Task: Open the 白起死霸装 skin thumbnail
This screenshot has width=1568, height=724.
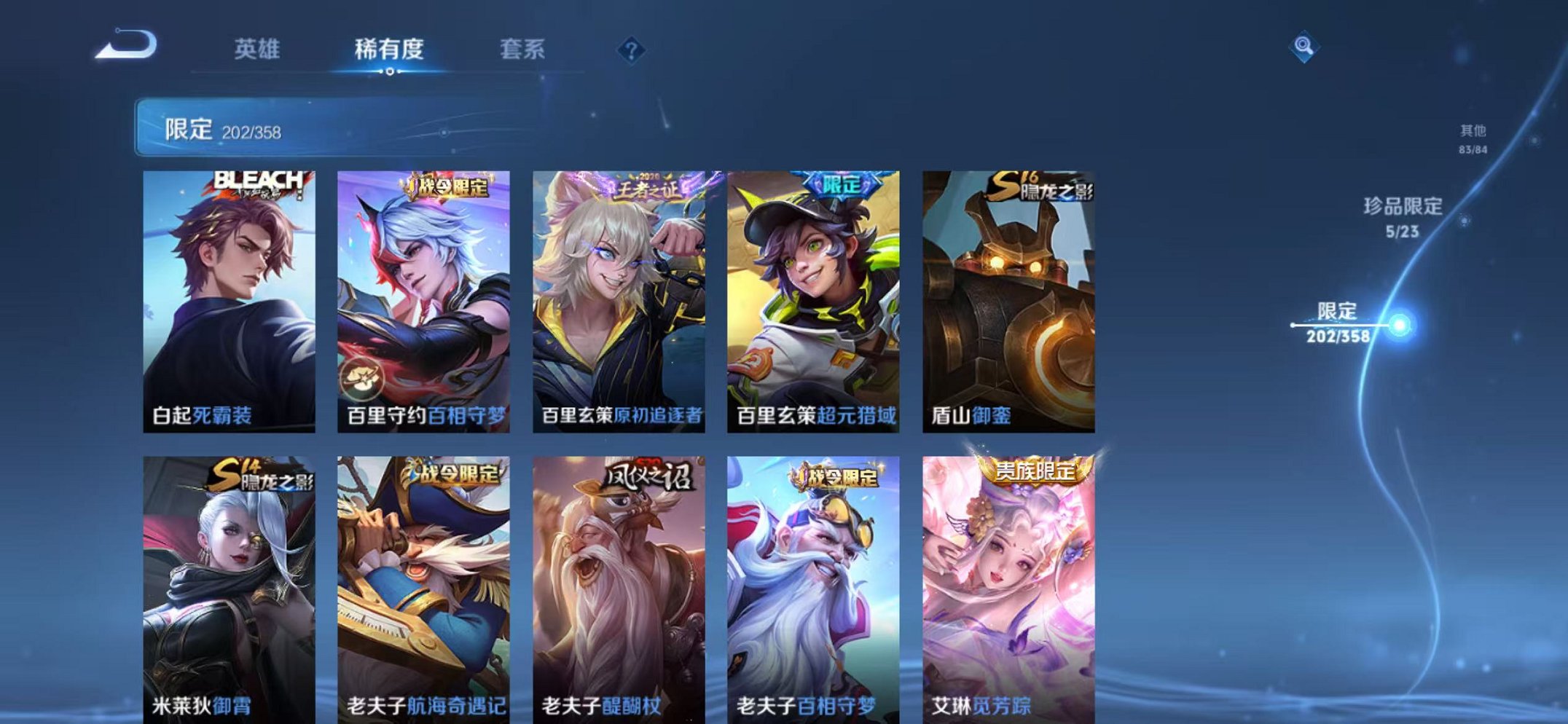Action: pyautogui.click(x=231, y=299)
